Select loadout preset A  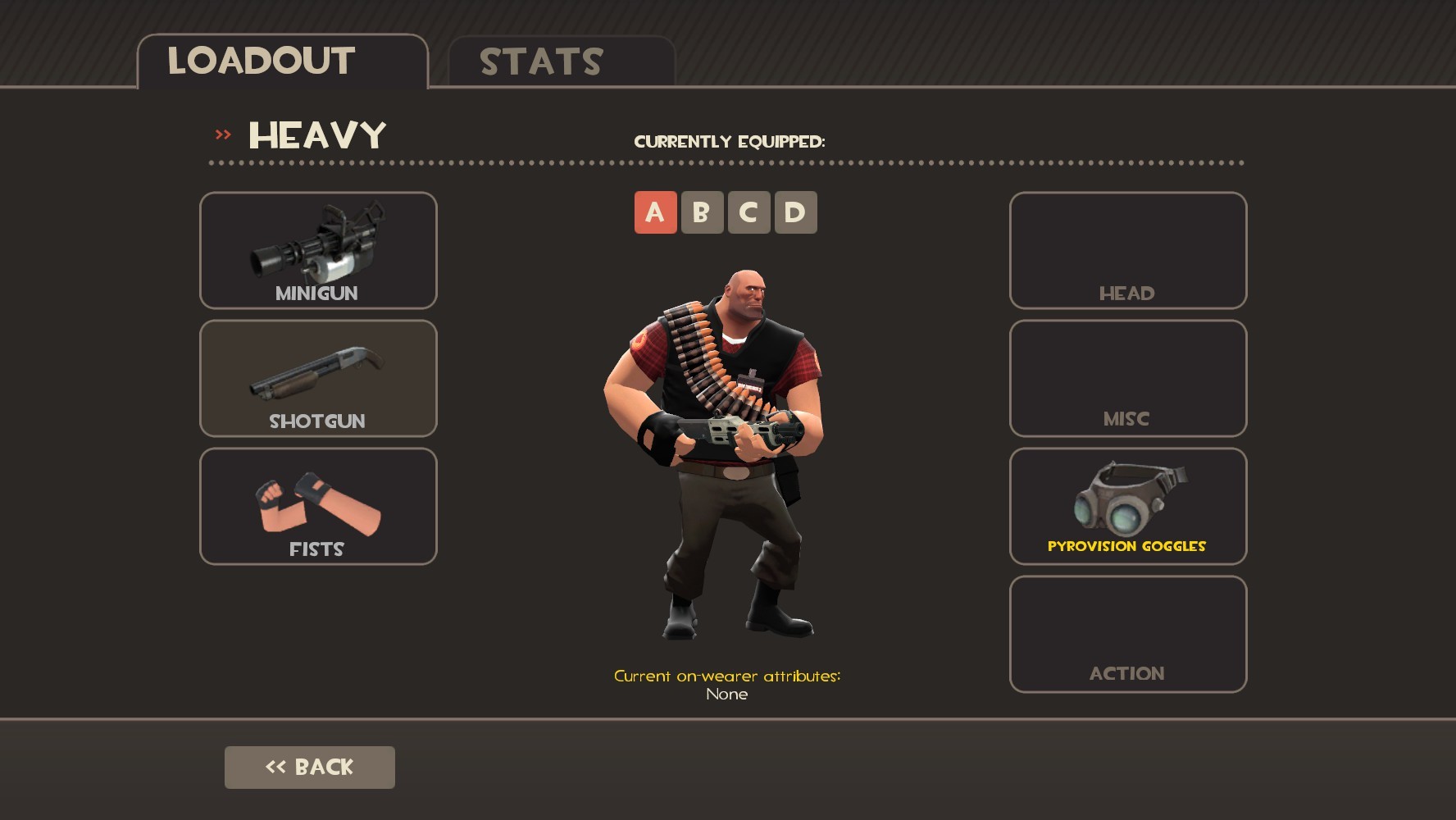tap(654, 212)
